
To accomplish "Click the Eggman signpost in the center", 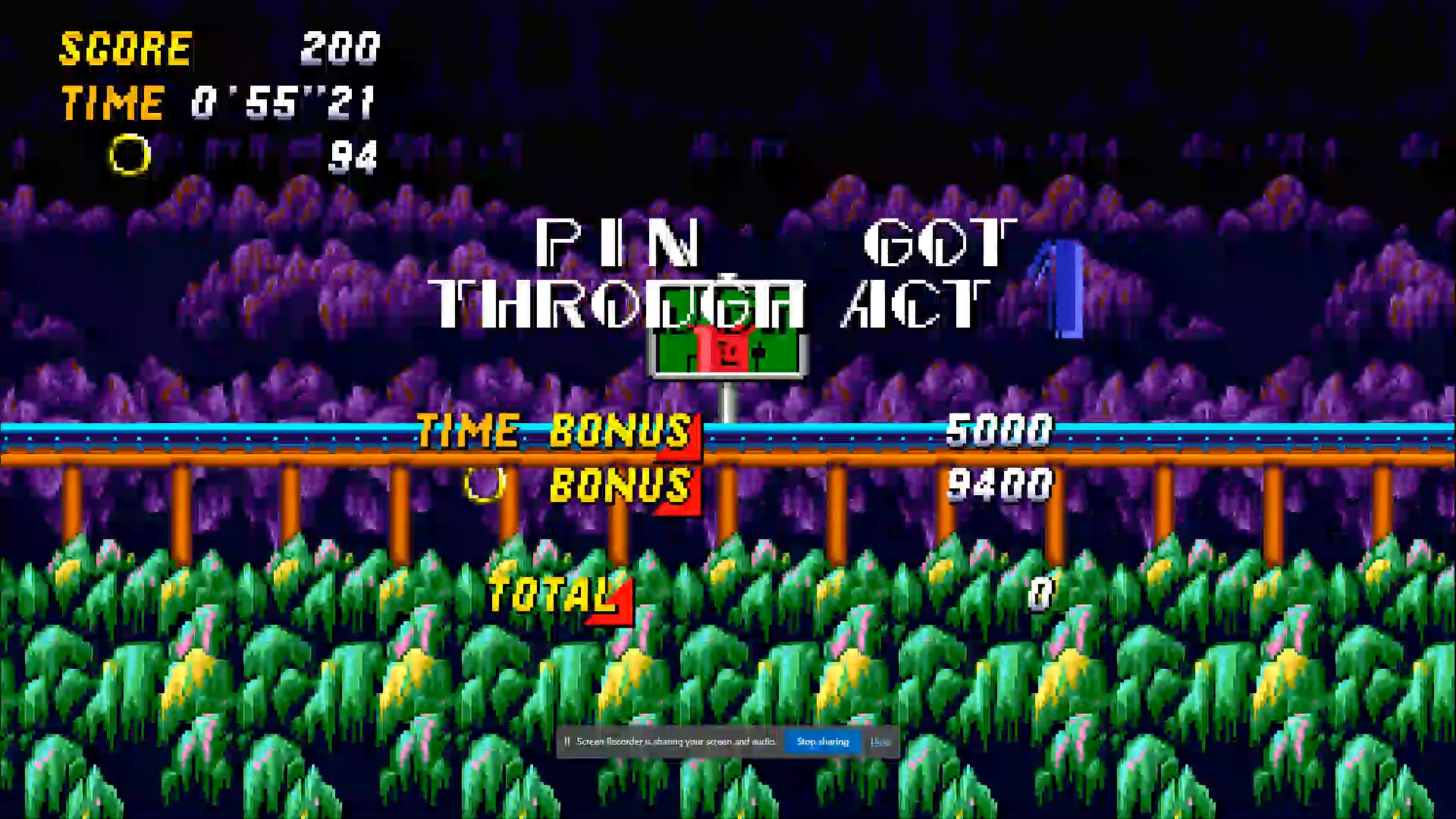I will point(726,349).
